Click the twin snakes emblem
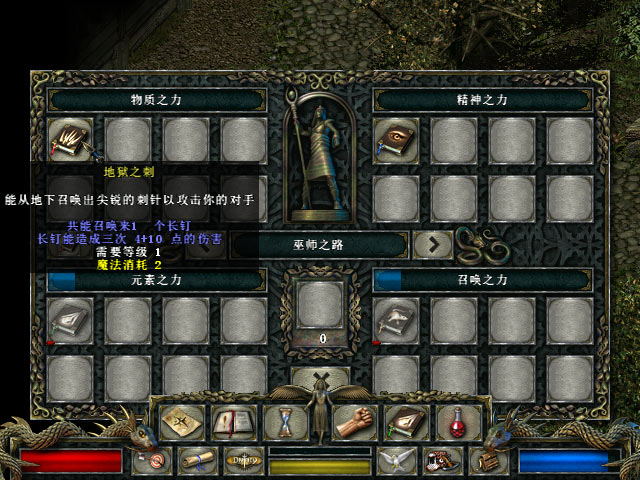This screenshot has width=640, height=480. coord(477,243)
